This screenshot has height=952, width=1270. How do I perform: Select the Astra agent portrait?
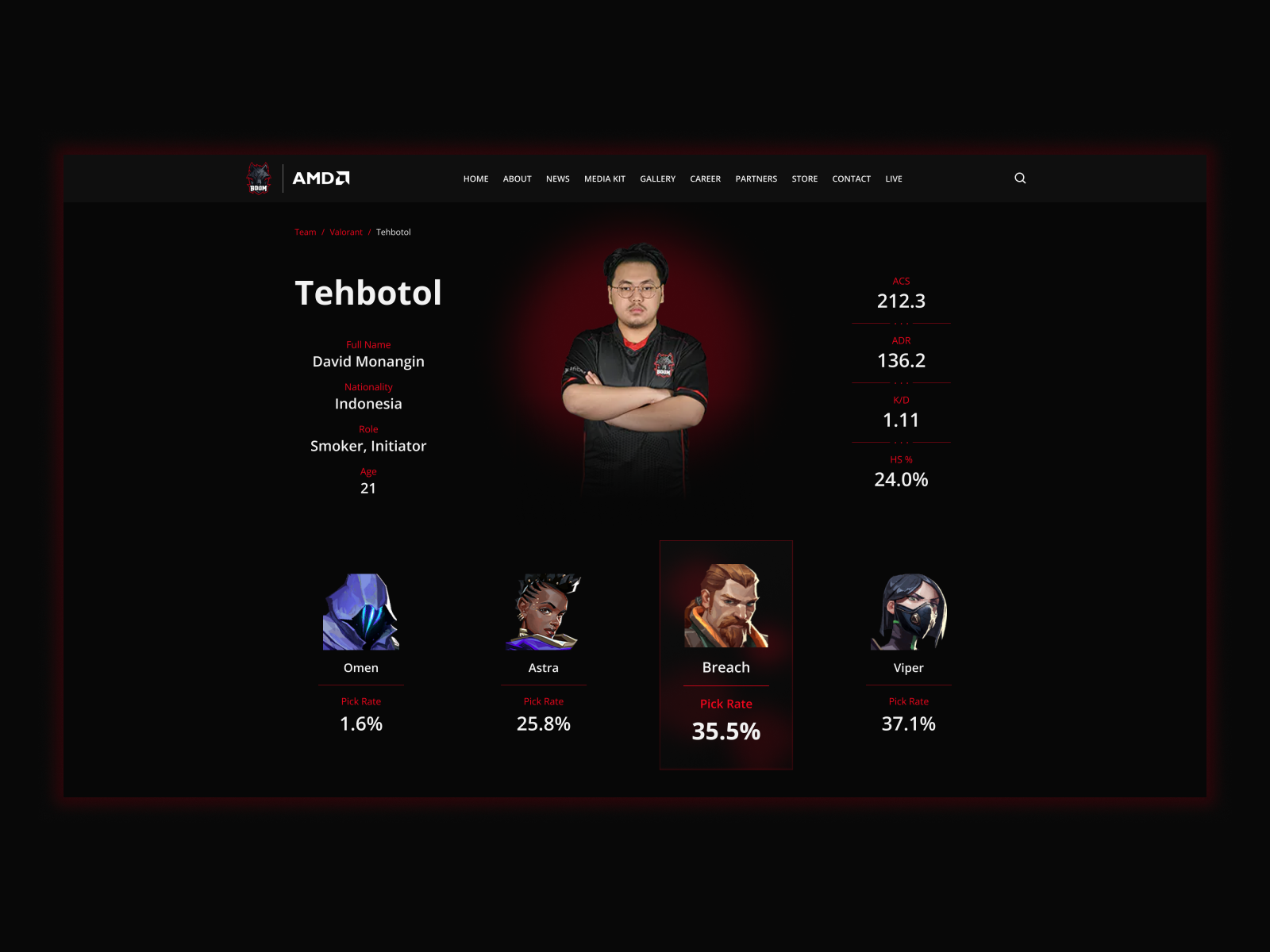(x=544, y=611)
